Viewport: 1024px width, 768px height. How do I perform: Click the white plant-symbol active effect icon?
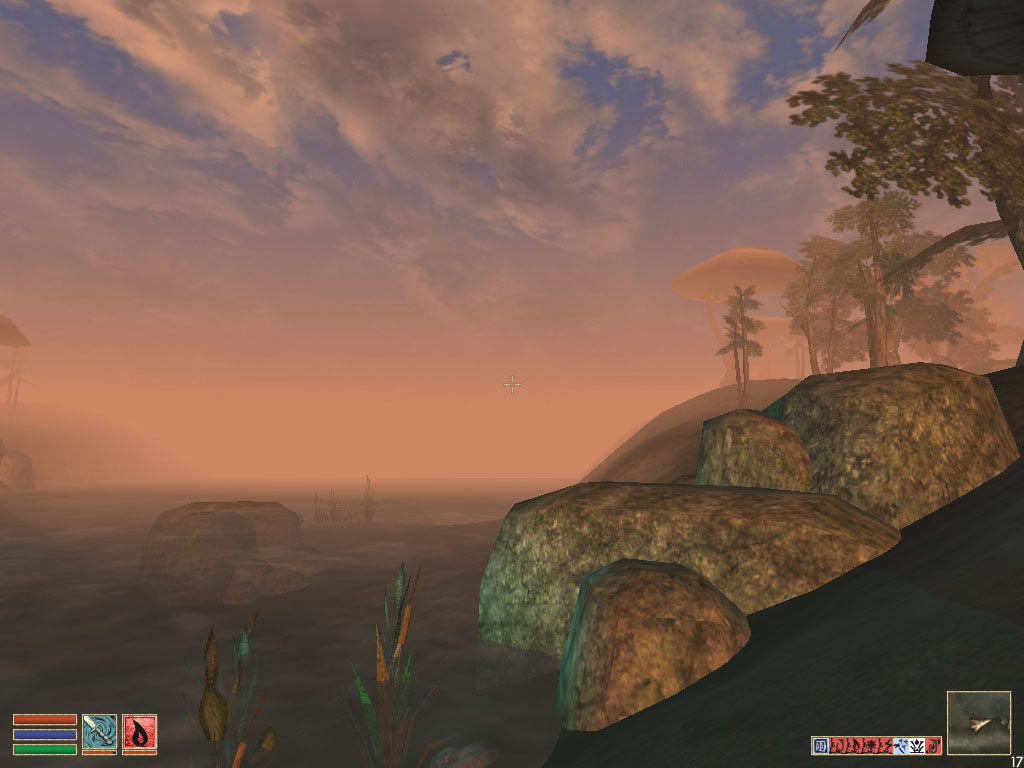(917, 745)
